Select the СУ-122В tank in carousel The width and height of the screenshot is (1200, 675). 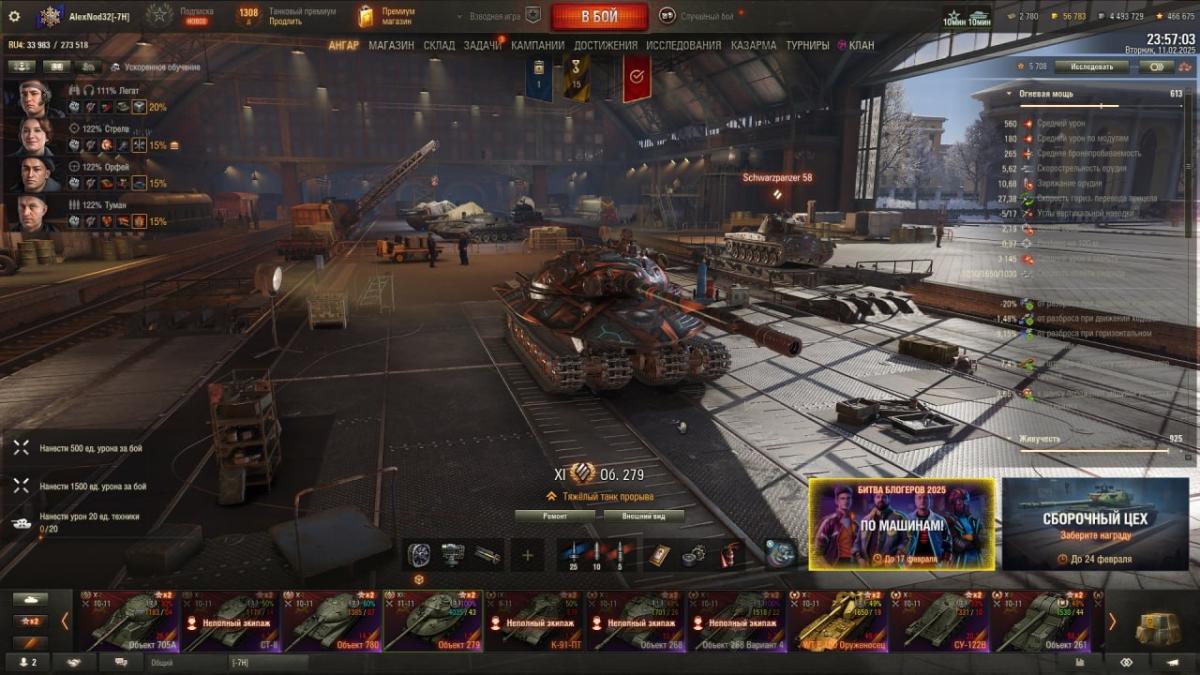click(939, 621)
